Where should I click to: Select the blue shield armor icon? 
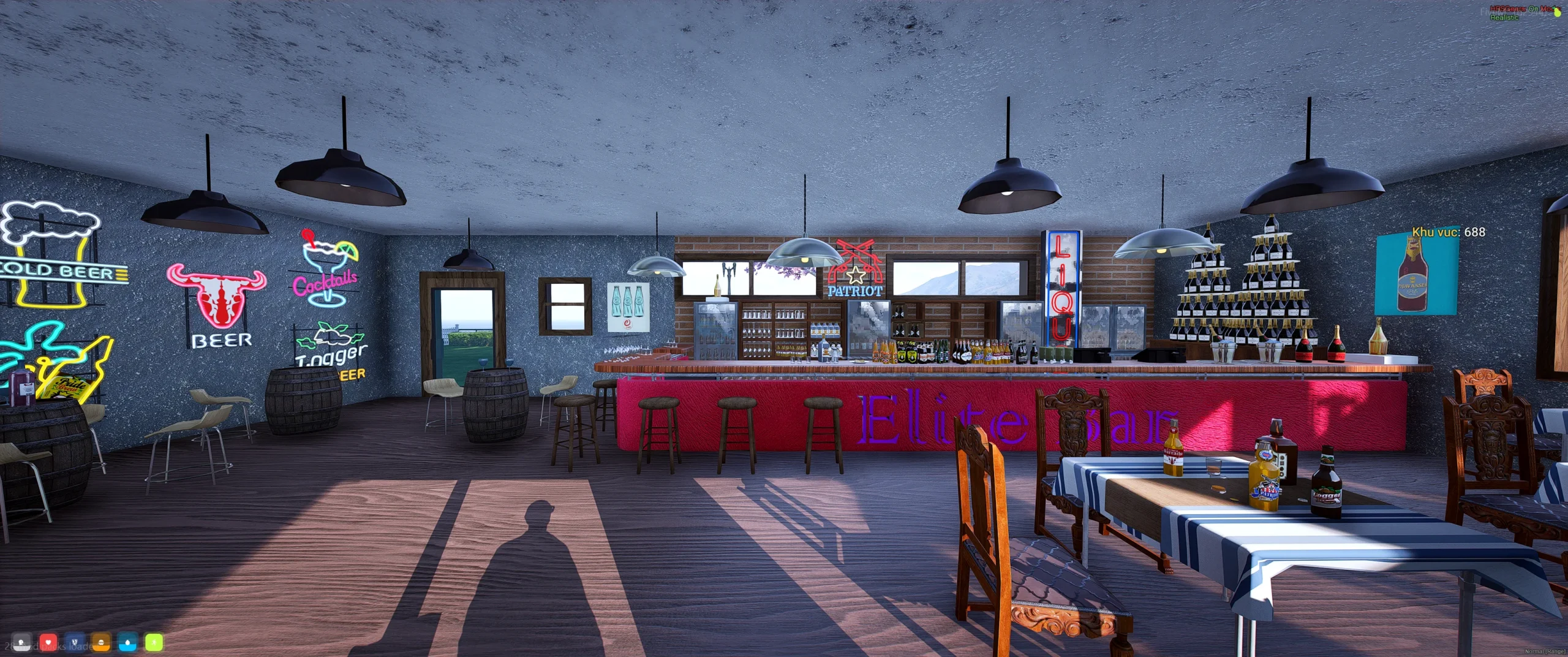coord(75,645)
